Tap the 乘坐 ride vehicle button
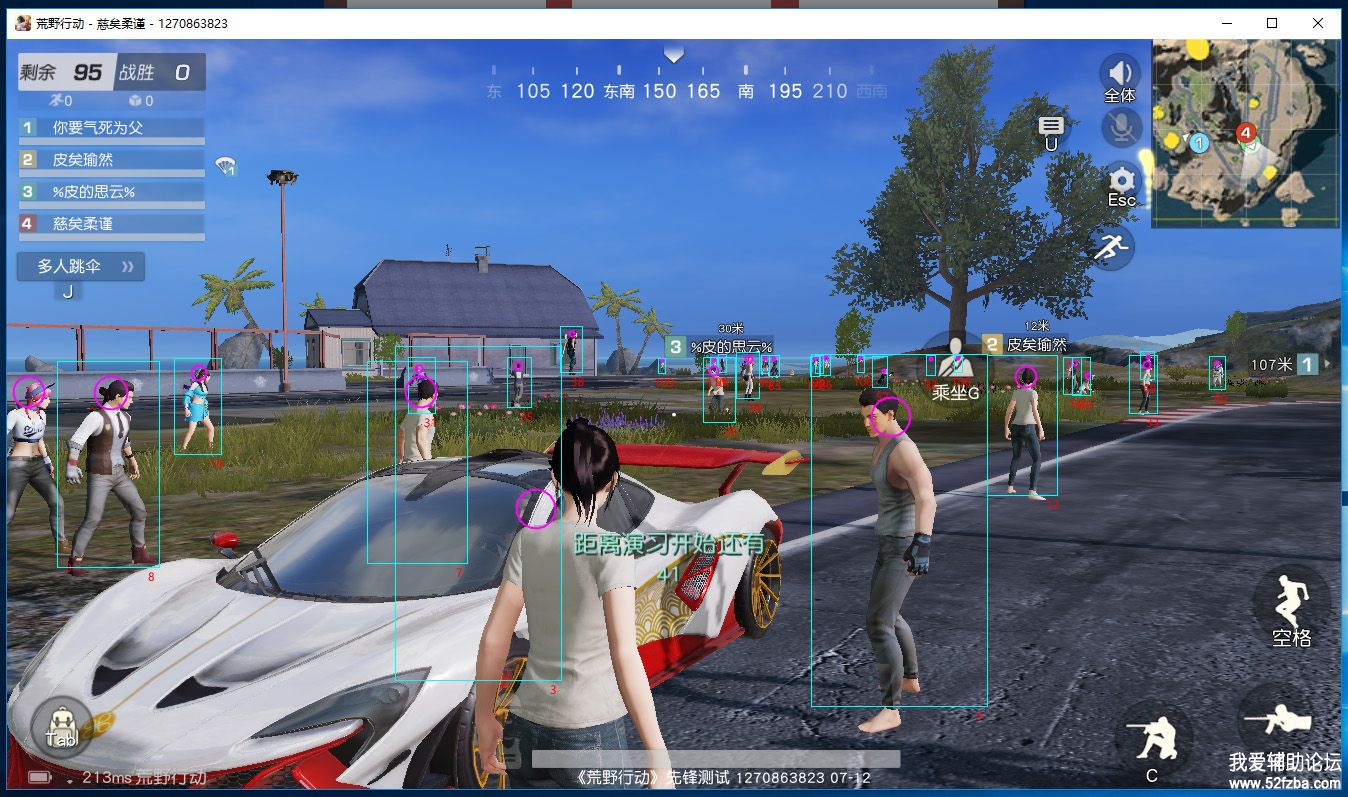The image size is (1348, 797). [955, 367]
